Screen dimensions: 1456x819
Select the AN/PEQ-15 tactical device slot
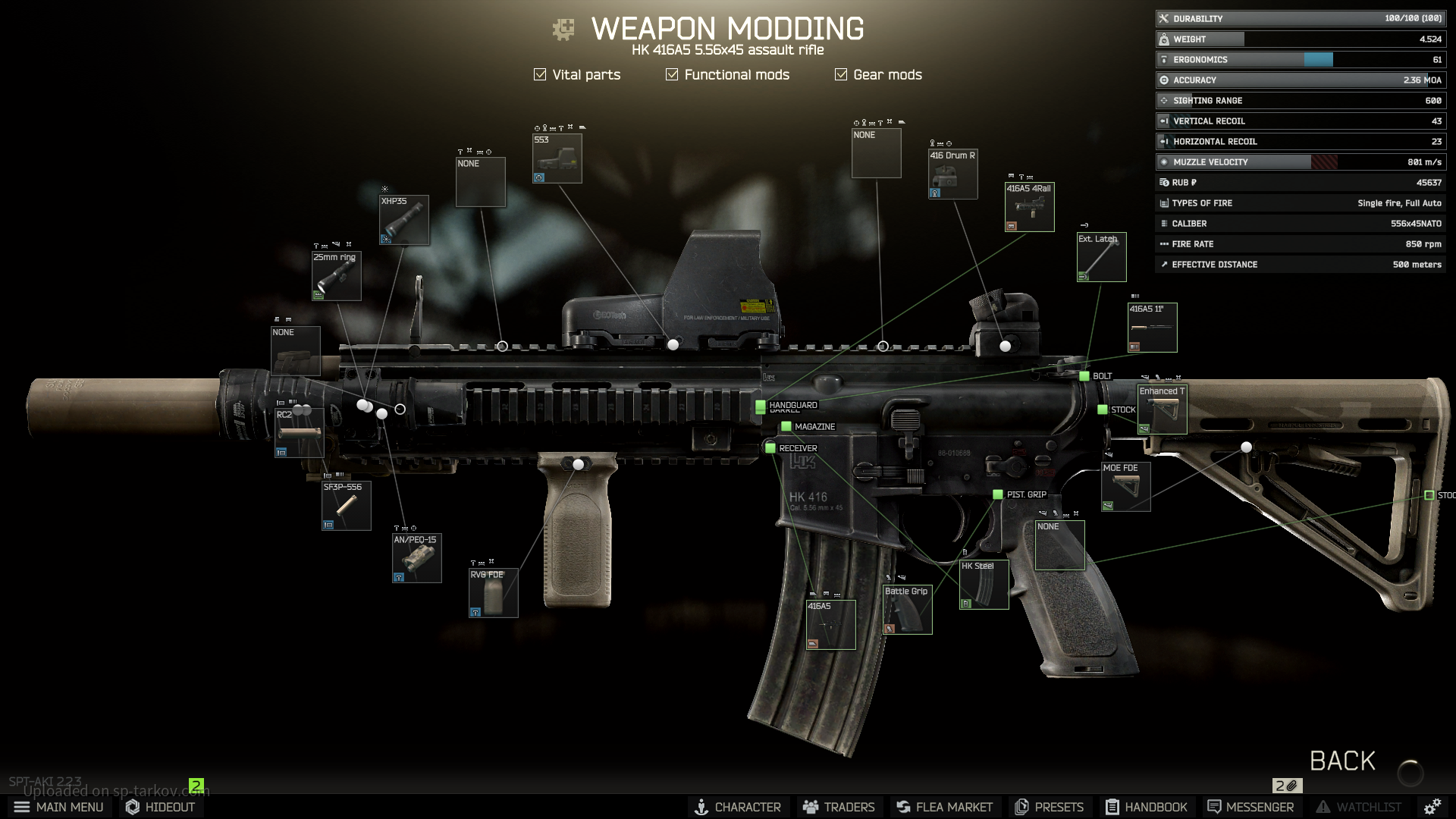tap(417, 558)
